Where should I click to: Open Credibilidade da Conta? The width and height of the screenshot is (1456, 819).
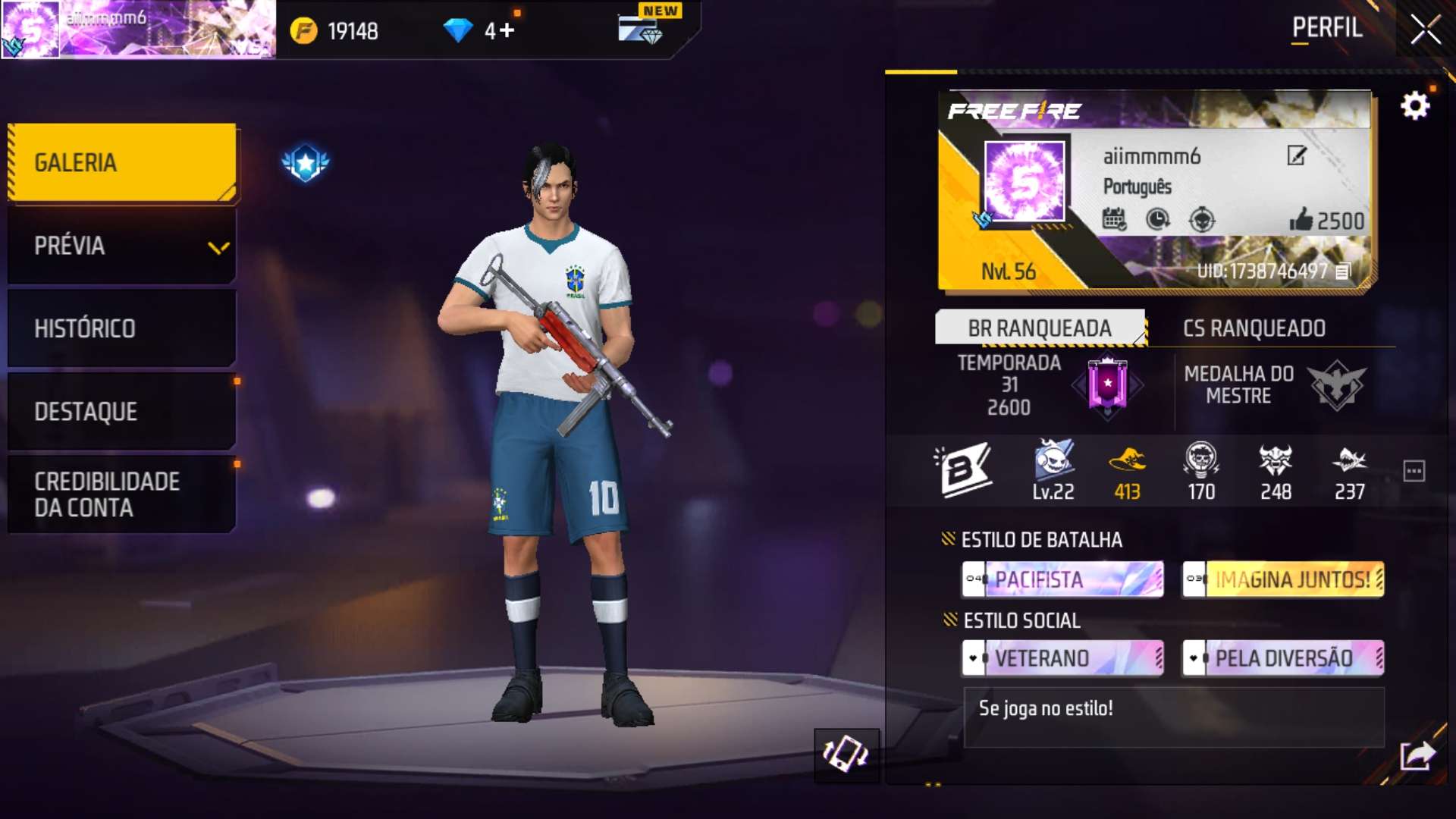point(122,494)
